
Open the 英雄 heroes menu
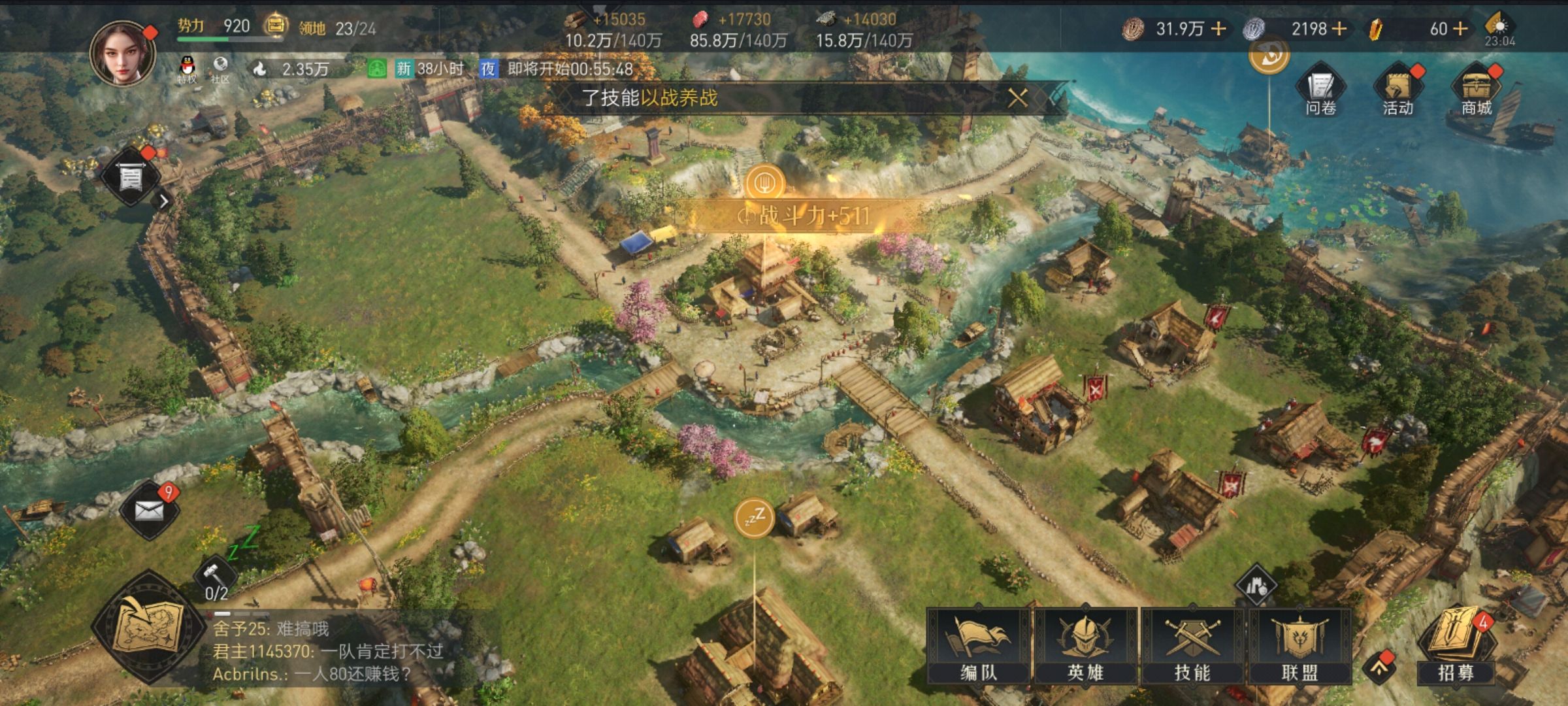coord(1085,646)
